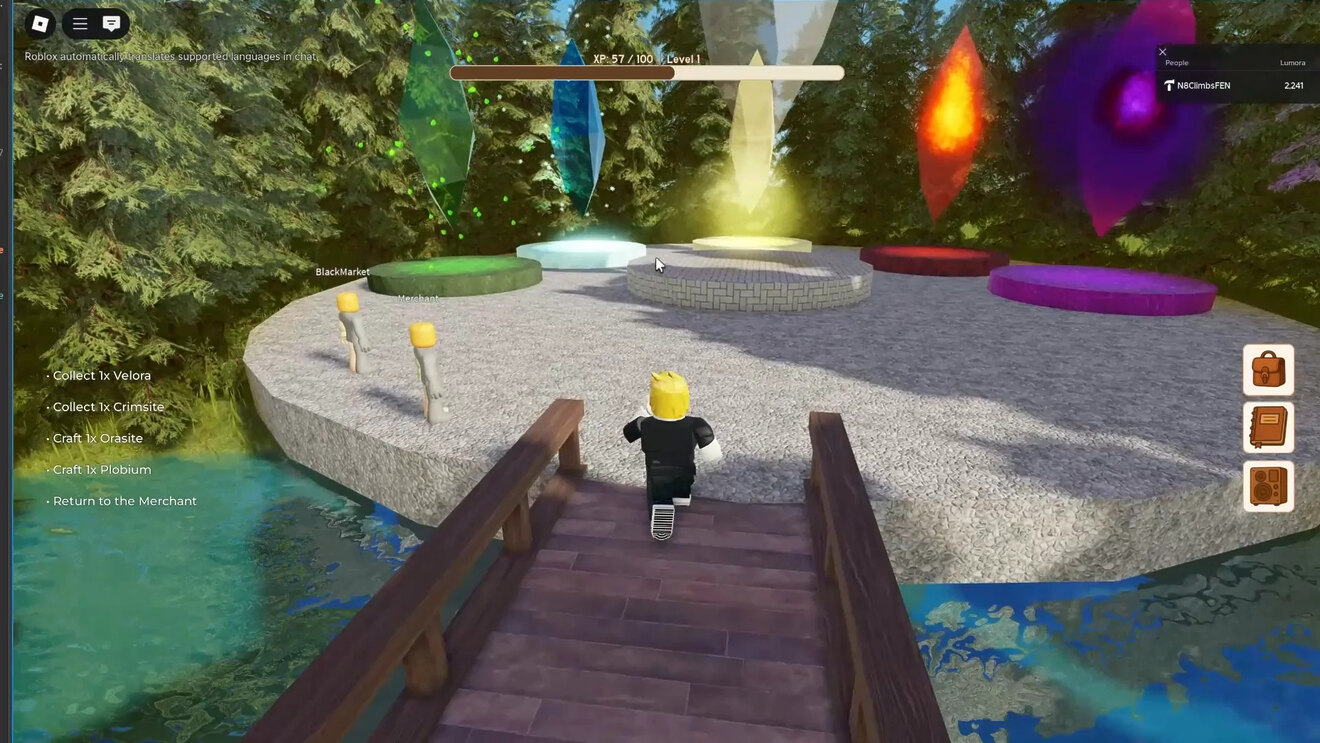Close the People leaderboard panel

pyautogui.click(x=1162, y=51)
